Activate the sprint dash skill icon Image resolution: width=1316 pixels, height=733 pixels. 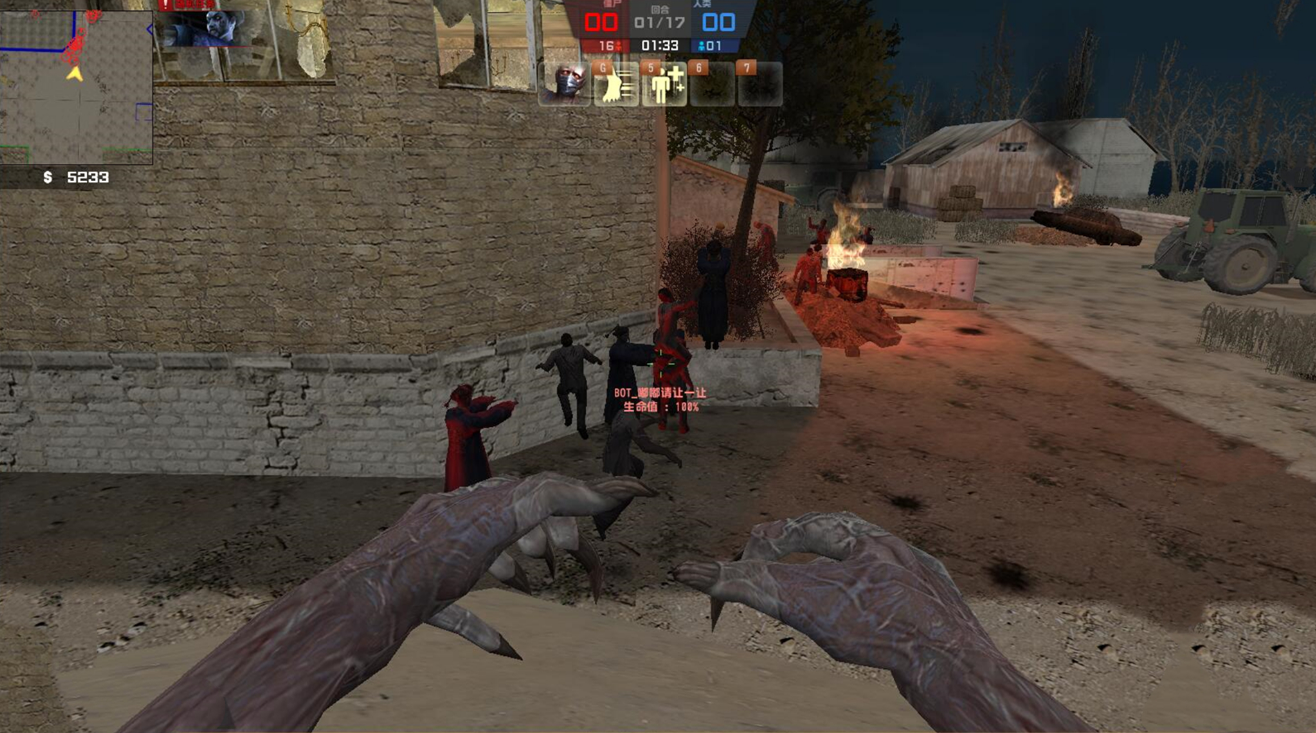[616, 85]
